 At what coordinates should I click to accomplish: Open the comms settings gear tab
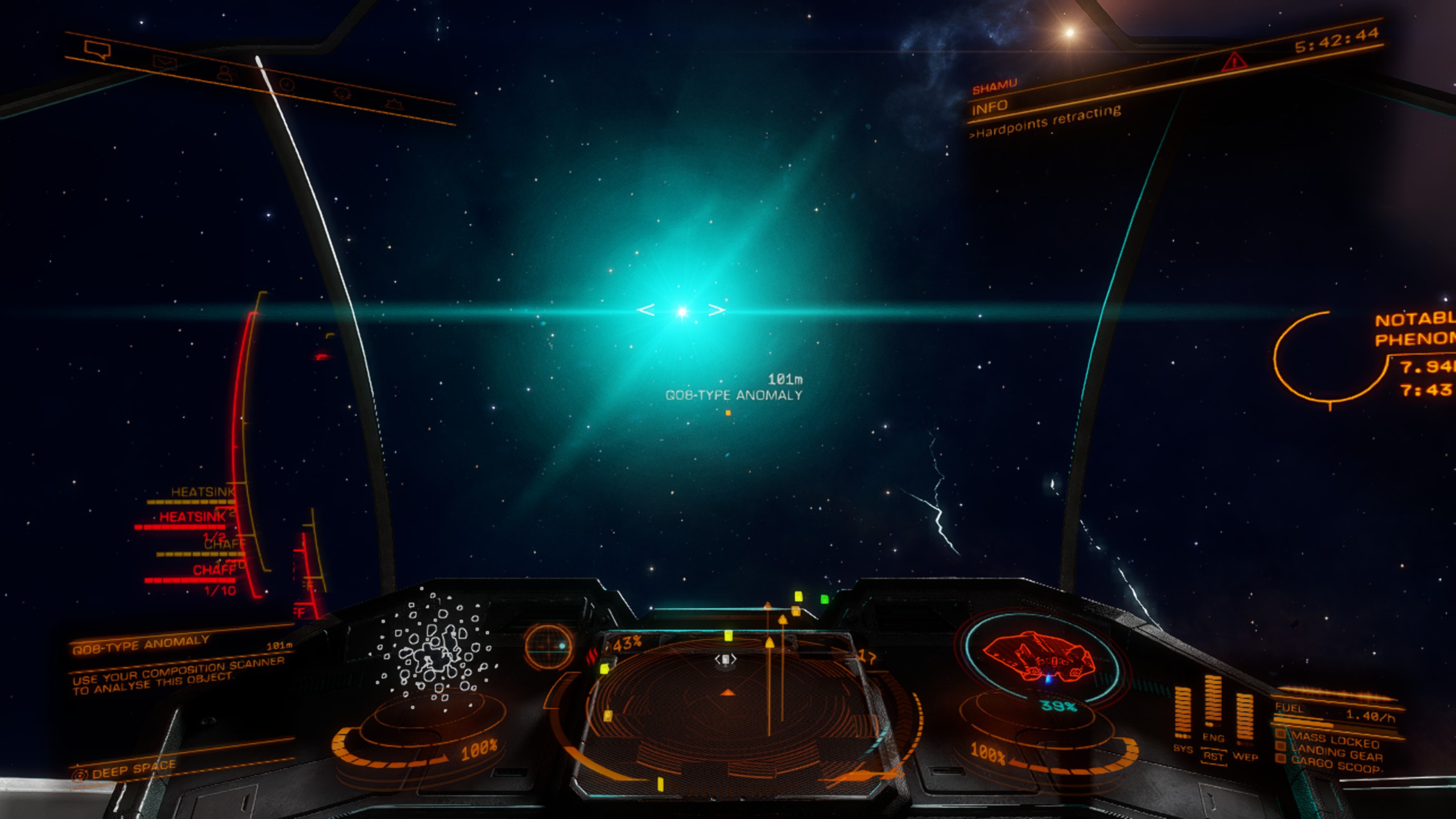click(394, 105)
